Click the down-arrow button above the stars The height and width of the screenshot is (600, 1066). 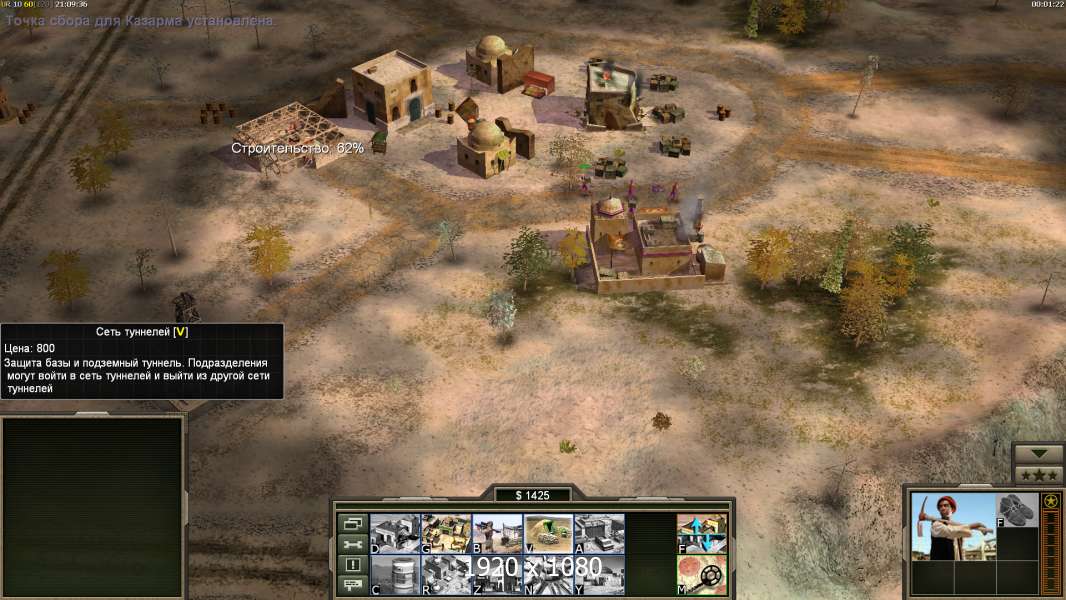[x=1039, y=454]
